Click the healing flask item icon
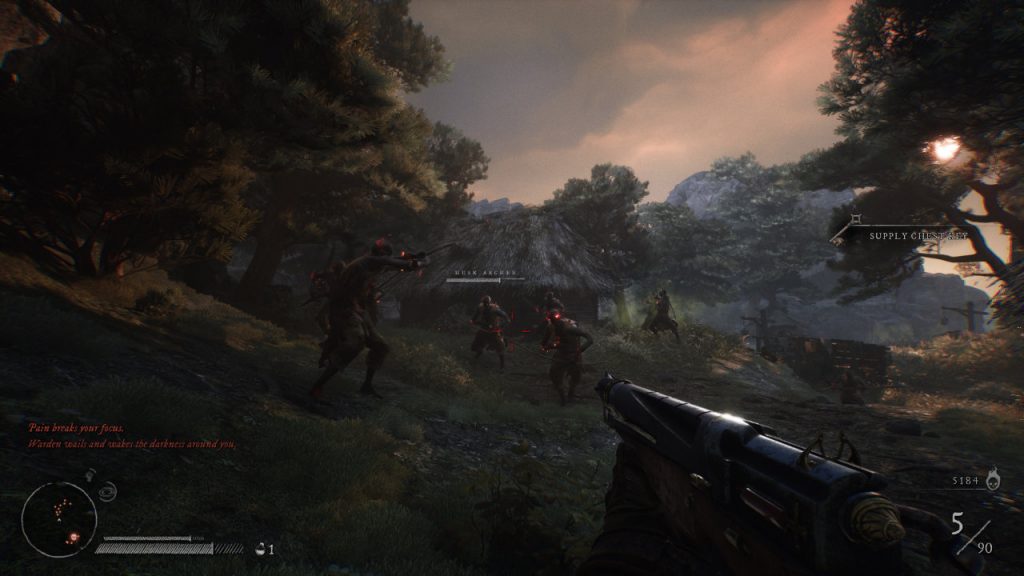1024x576 pixels. point(261,547)
